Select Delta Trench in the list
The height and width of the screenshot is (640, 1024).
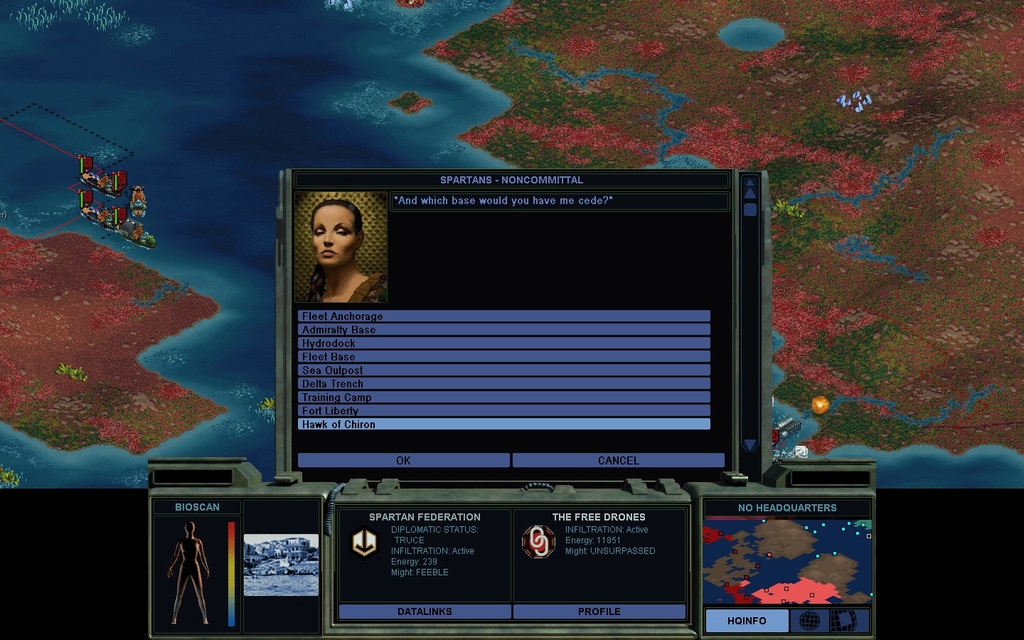point(504,384)
